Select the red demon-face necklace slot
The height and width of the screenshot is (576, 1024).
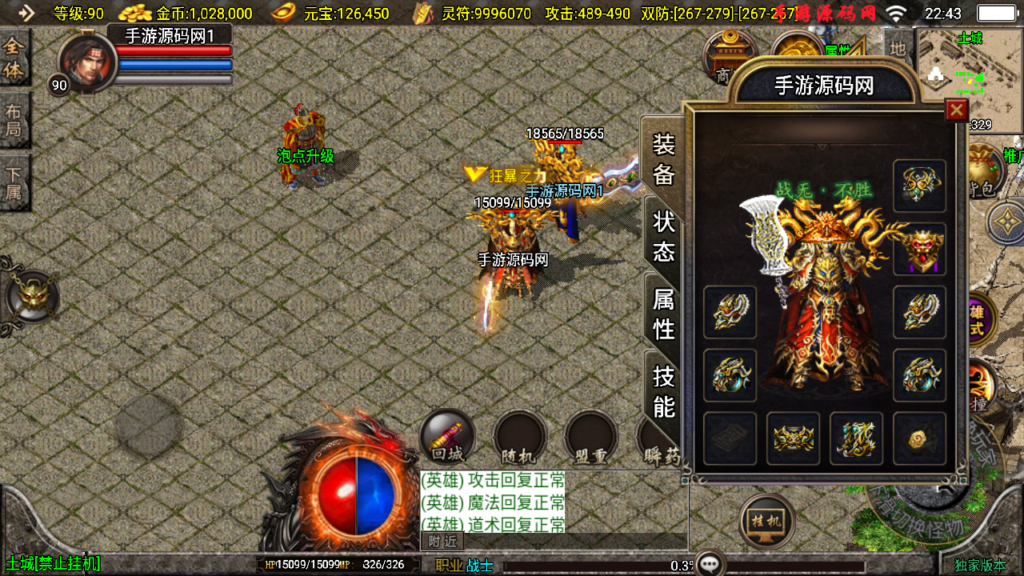[x=919, y=248]
